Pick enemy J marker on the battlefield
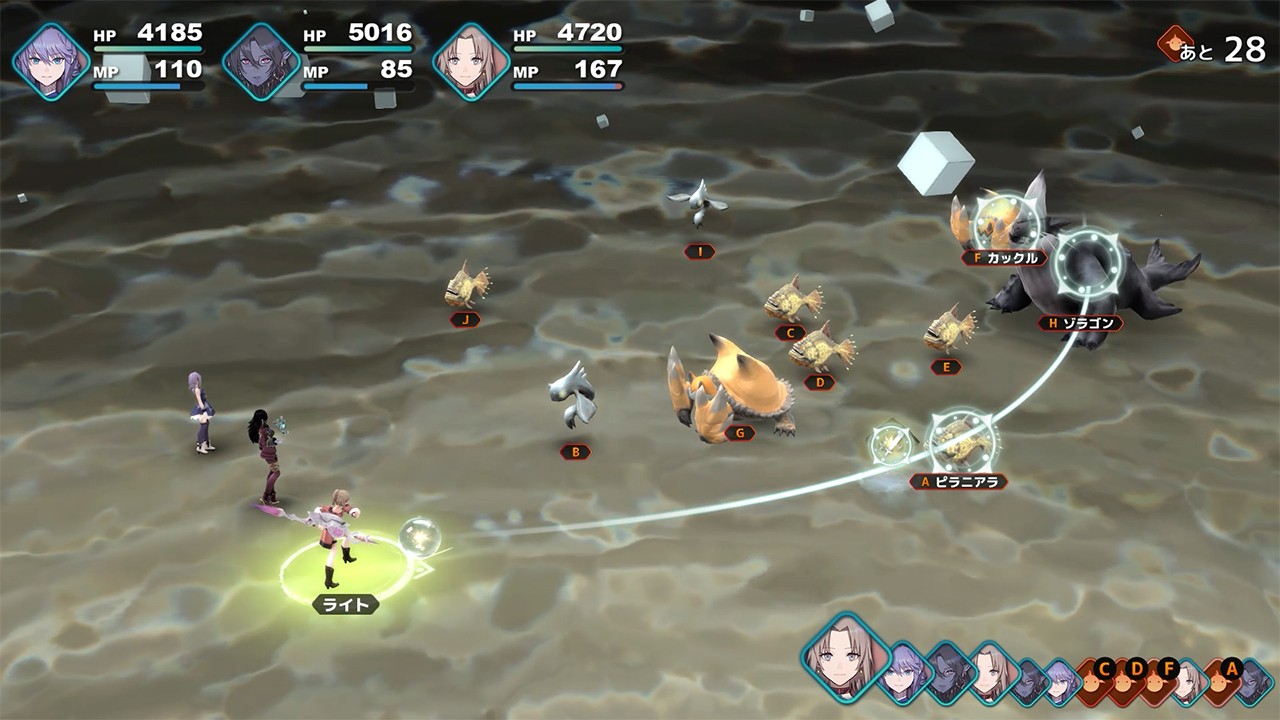This screenshot has width=1280, height=720. [x=464, y=320]
